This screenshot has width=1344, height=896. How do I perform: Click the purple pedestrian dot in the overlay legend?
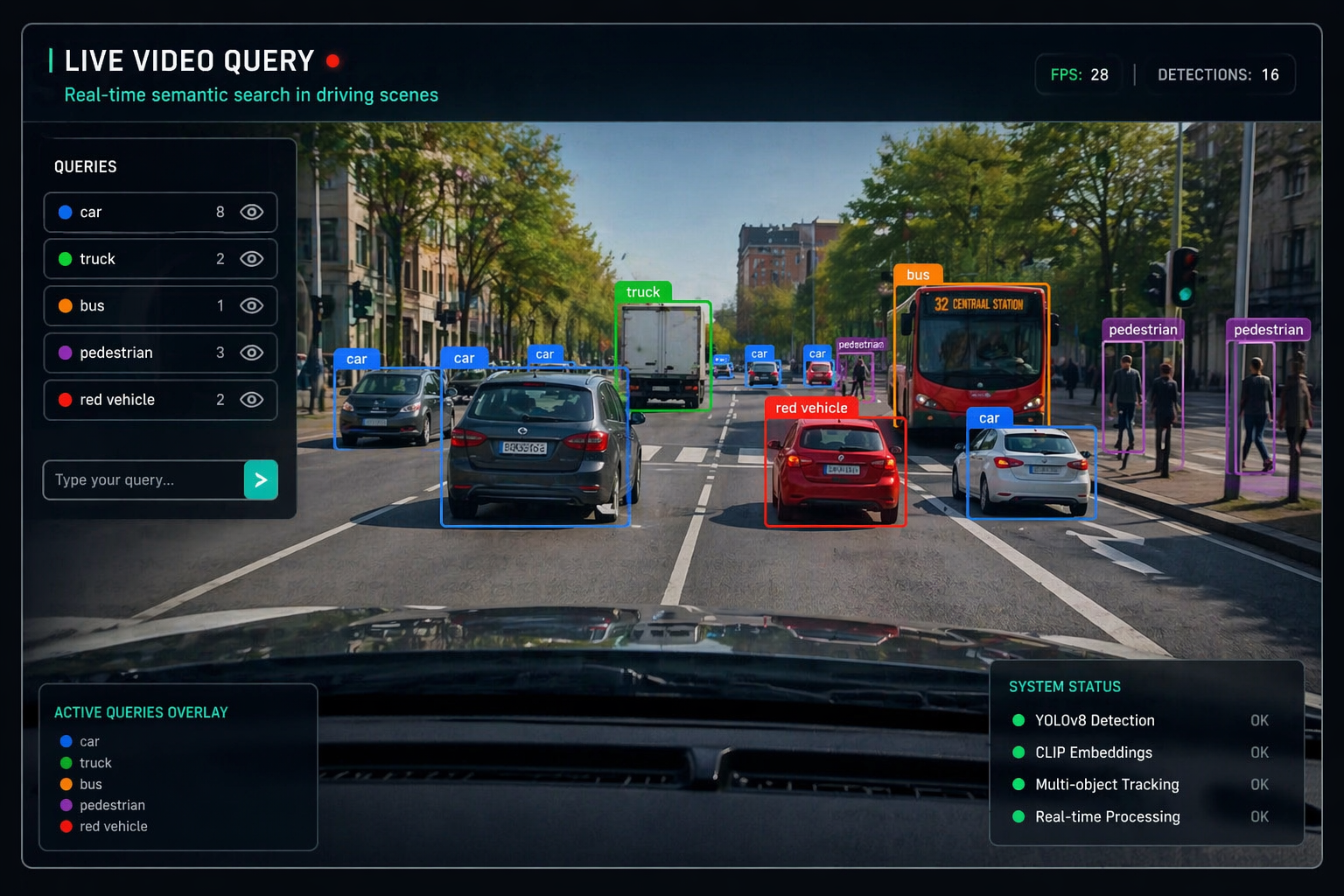coord(66,805)
